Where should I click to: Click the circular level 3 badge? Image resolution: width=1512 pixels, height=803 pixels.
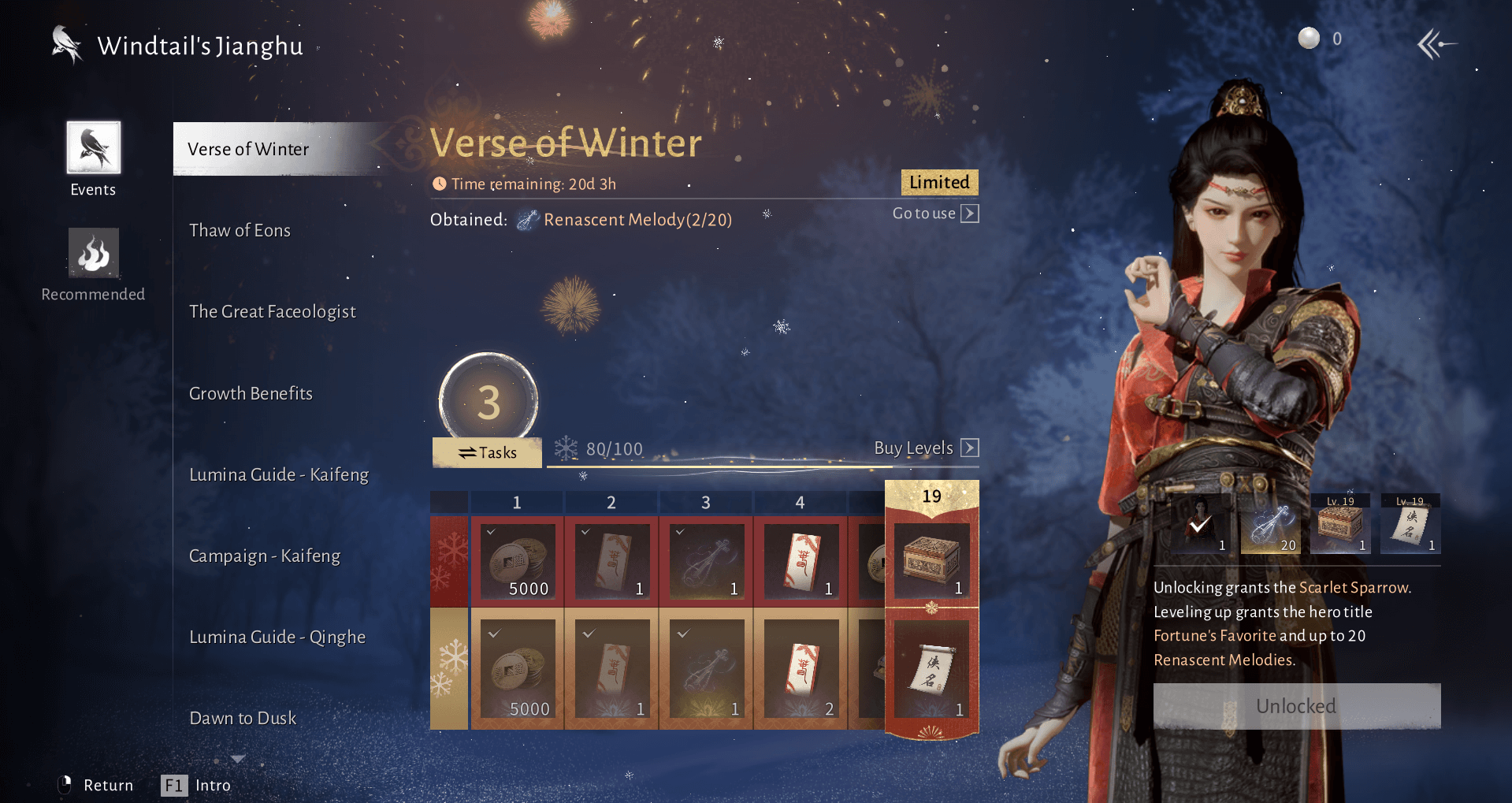[x=487, y=402]
